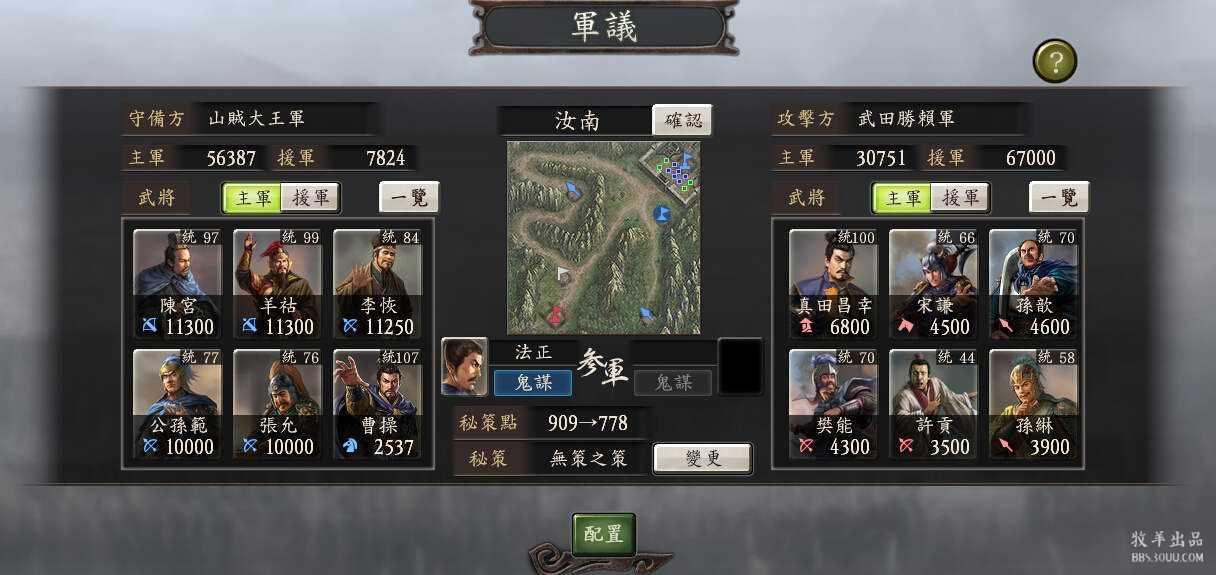Switch defender view to 援軍 tab
Viewport: 1216px width, 575px height.
(310, 198)
